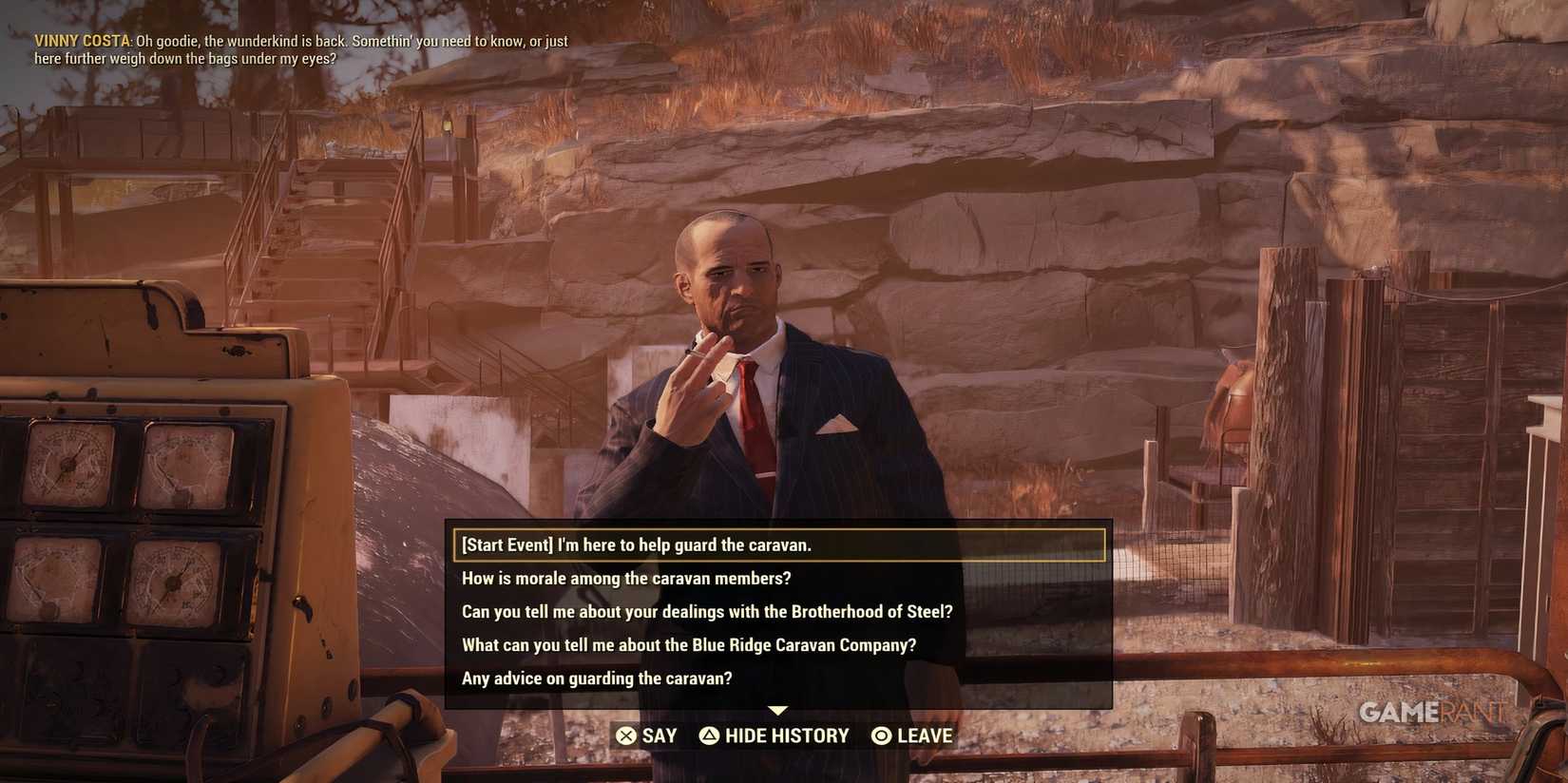This screenshot has width=1568, height=783.
Task: Click Vinny Costa's name in the subtitle
Action: click(80, 41)
